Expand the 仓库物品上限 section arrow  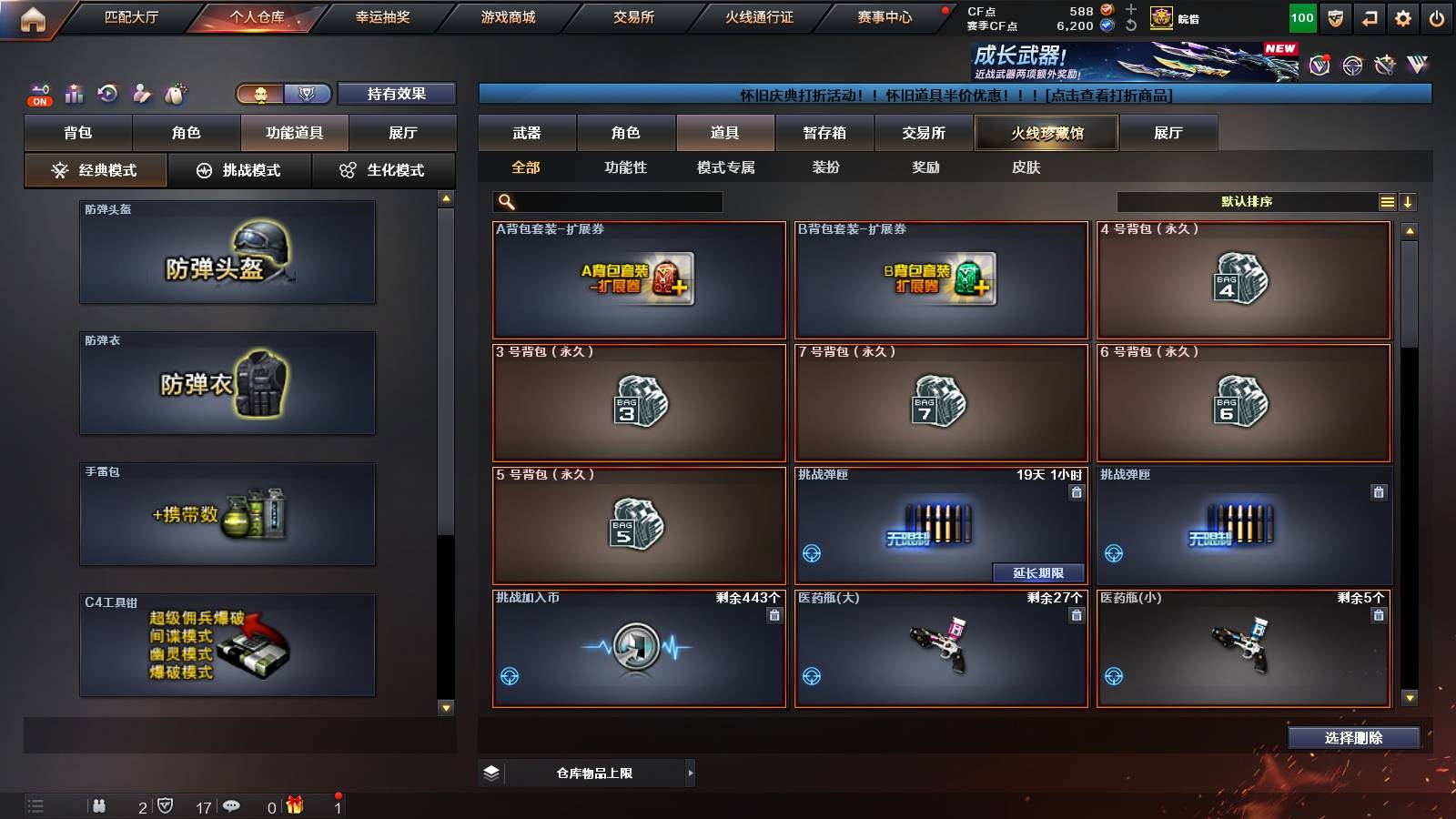[689, 772]
